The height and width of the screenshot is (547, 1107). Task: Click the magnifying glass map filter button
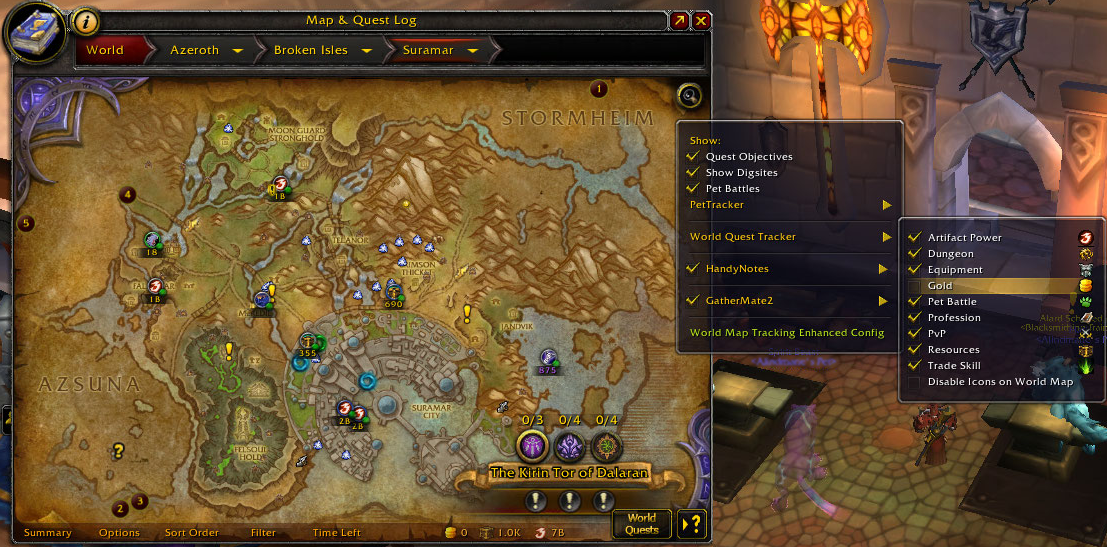pos(689,96)
